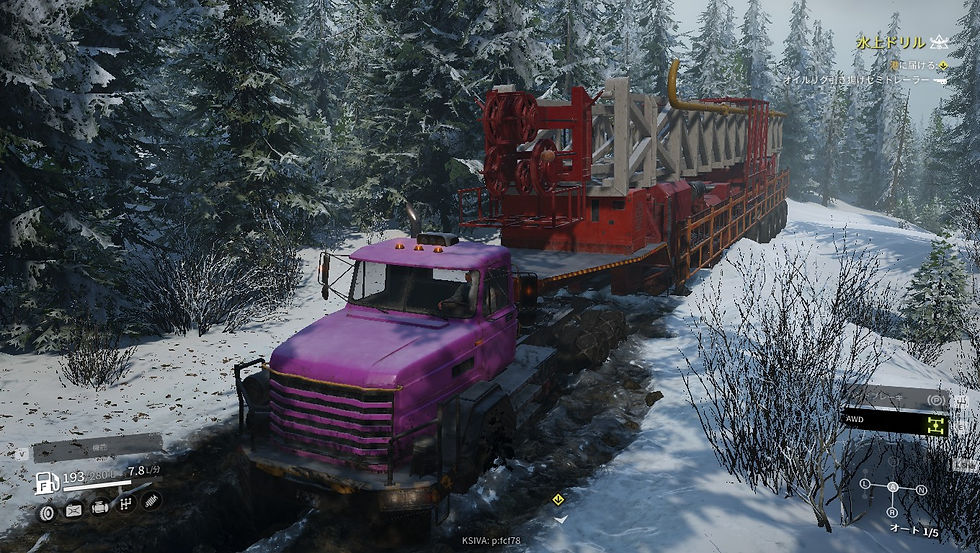This screenshot has height=553, width=980.
Task: Select the R reverse gear node
Action: (893, 512)
